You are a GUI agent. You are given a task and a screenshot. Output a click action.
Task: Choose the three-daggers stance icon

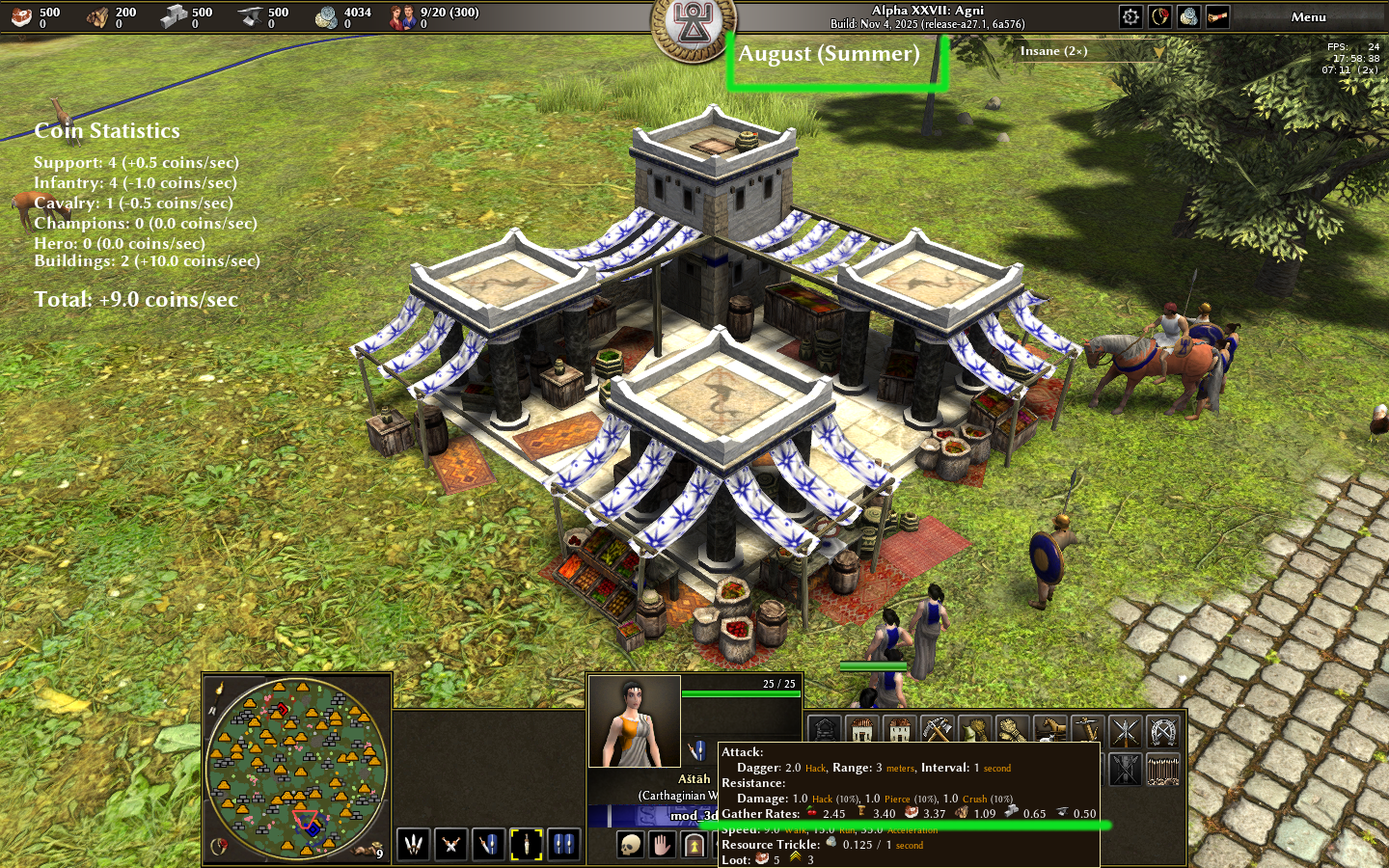pyautogui.click(x=414, y=845)
